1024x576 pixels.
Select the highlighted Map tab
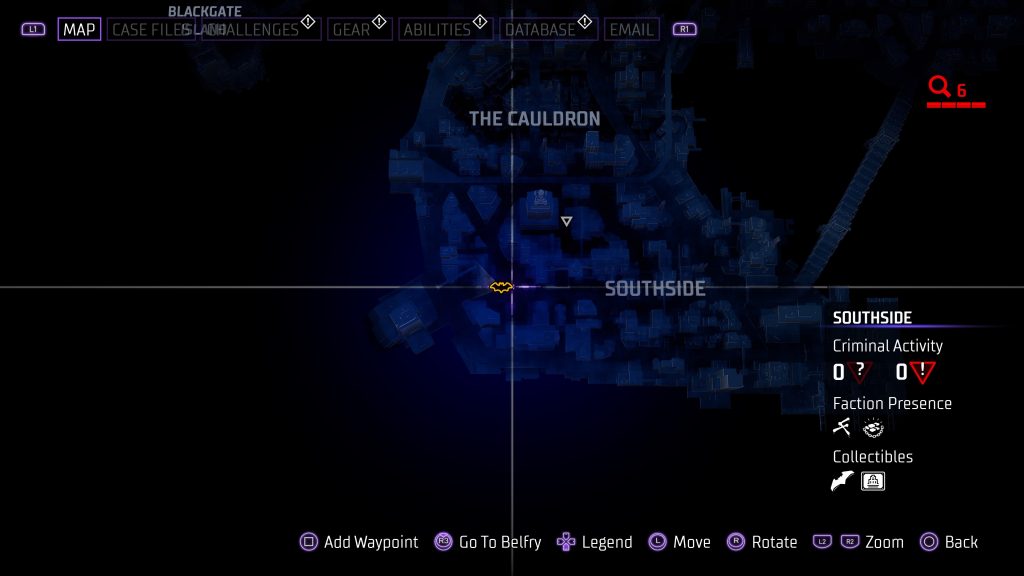pos(79,30)
